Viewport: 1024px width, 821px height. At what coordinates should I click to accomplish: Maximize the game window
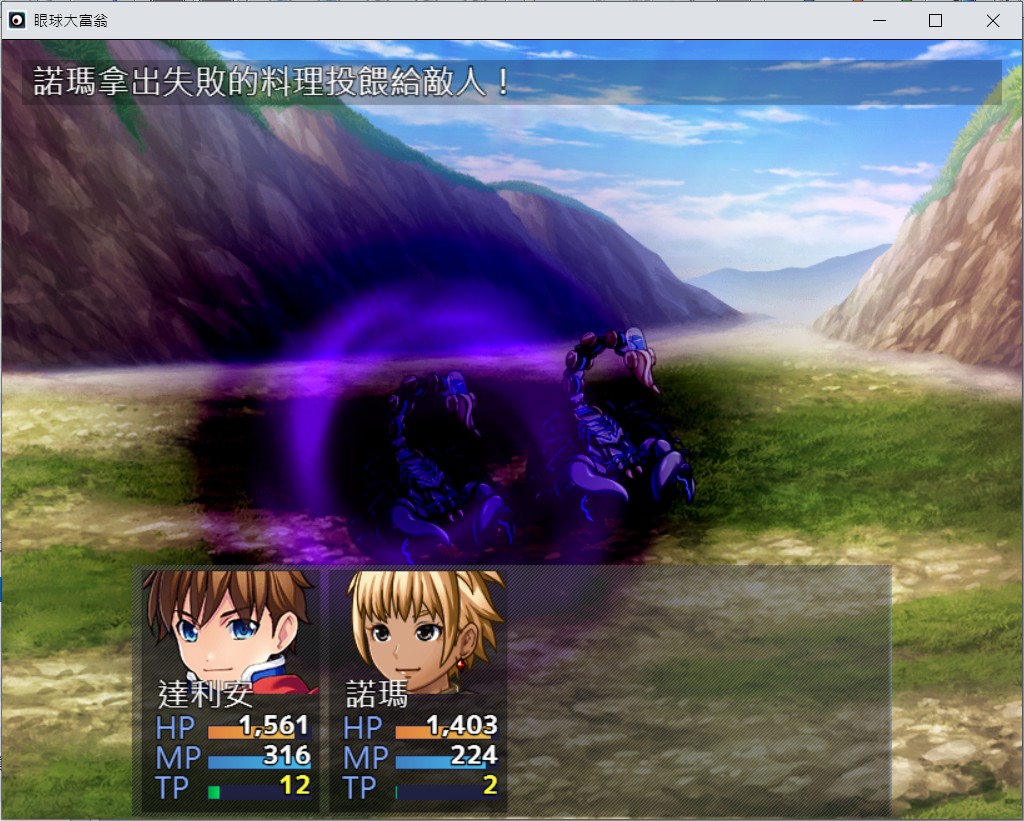pyautogui.click(x=935, y=20)
